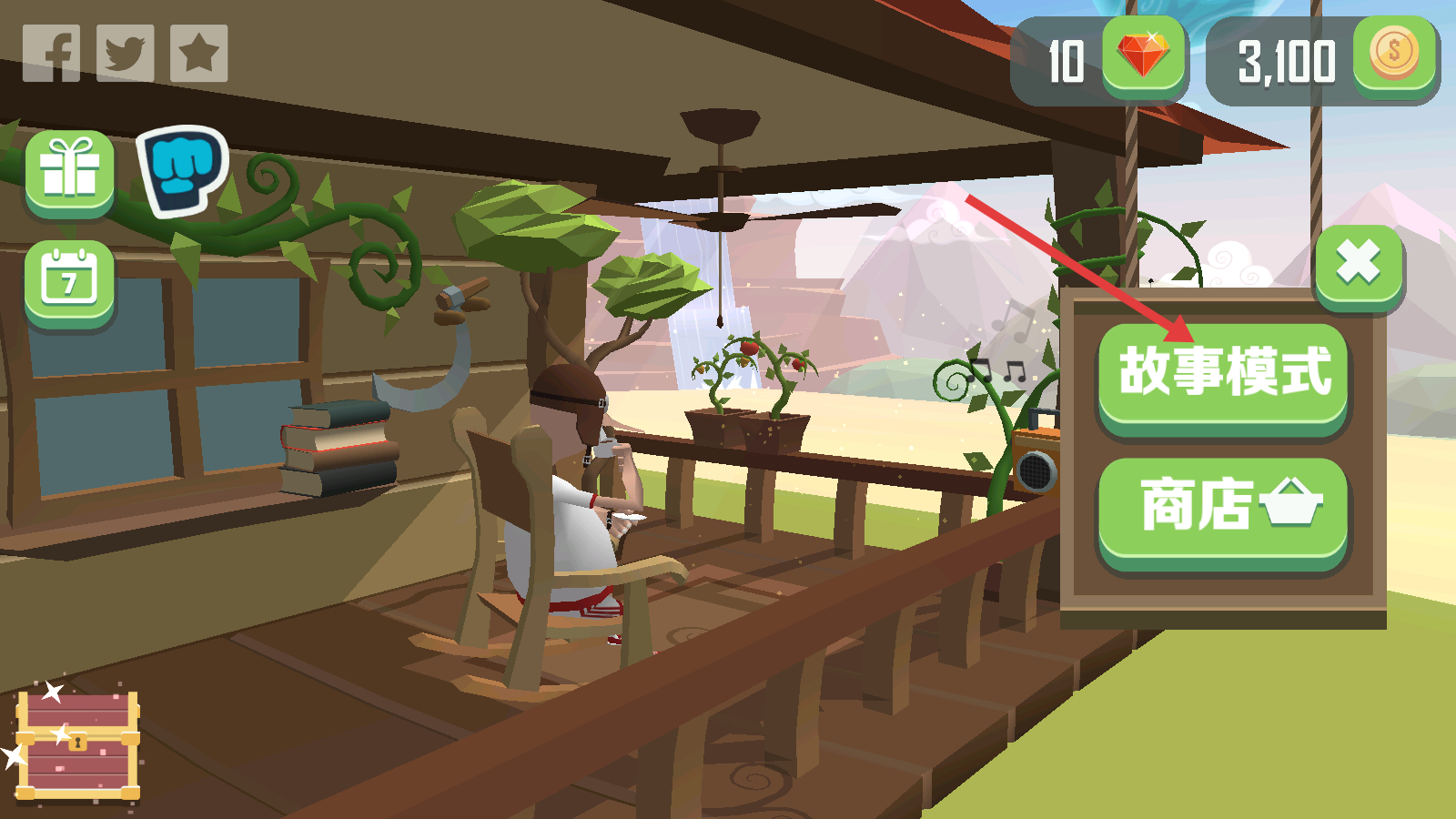Open the green gift box reward
The height and width of the screenshot is (819, 1456).
pos(70,171)
